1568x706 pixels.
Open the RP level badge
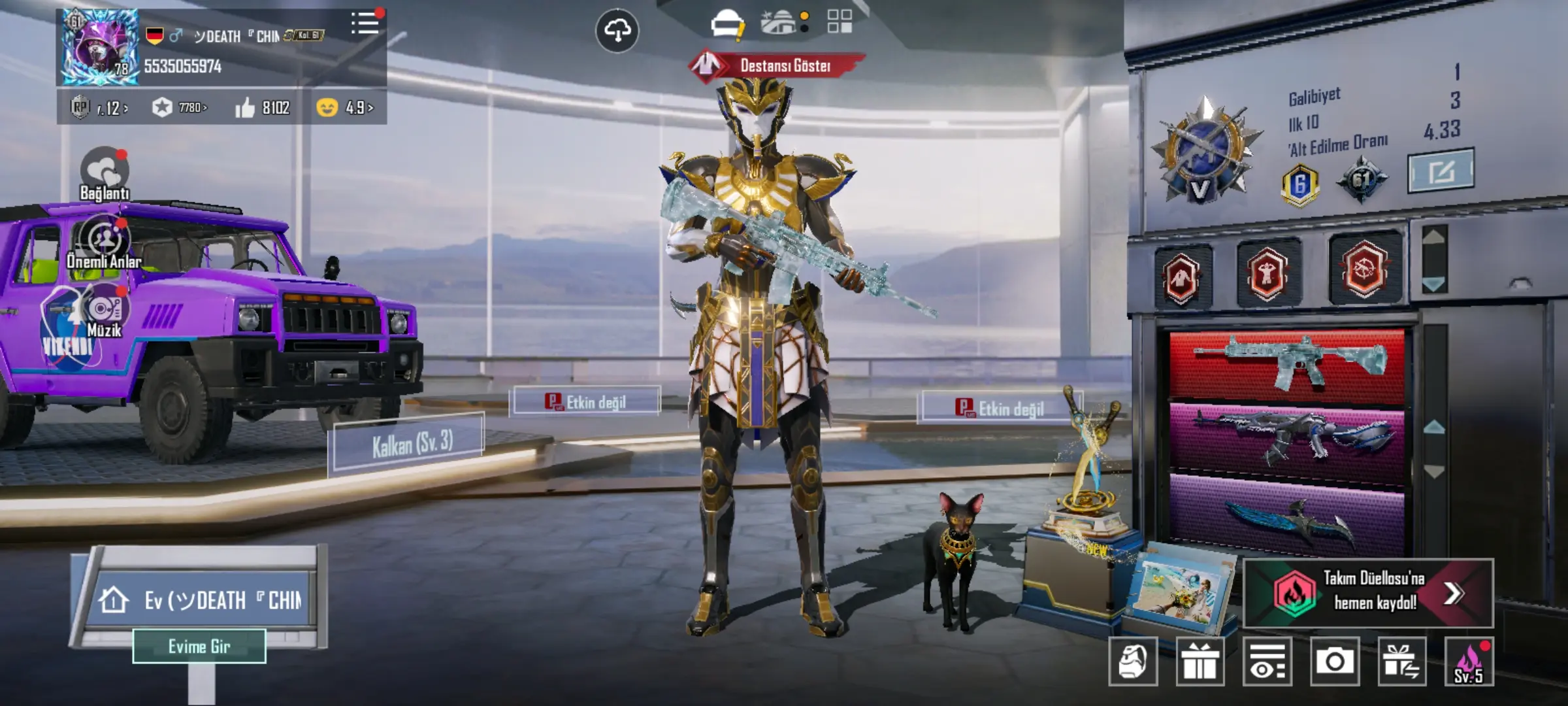pos(99,107)
